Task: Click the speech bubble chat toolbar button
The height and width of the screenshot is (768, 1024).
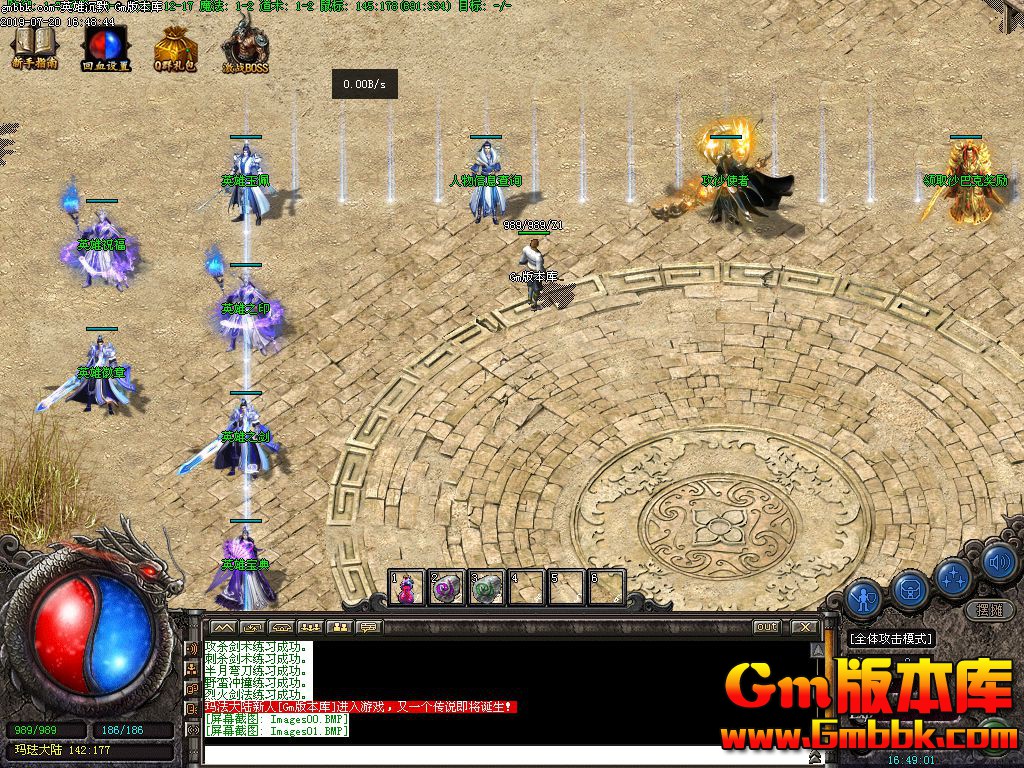Action: tap(369, 627)
